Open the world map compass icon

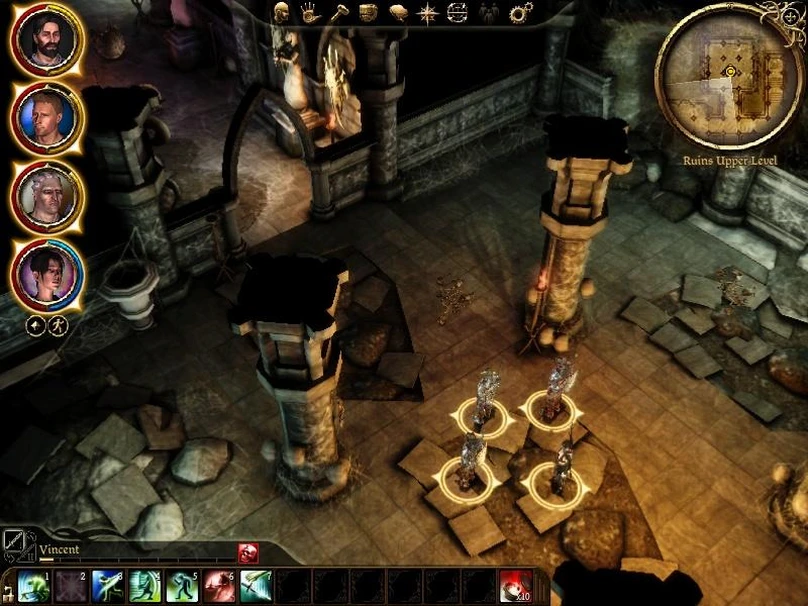pos(428,13)
